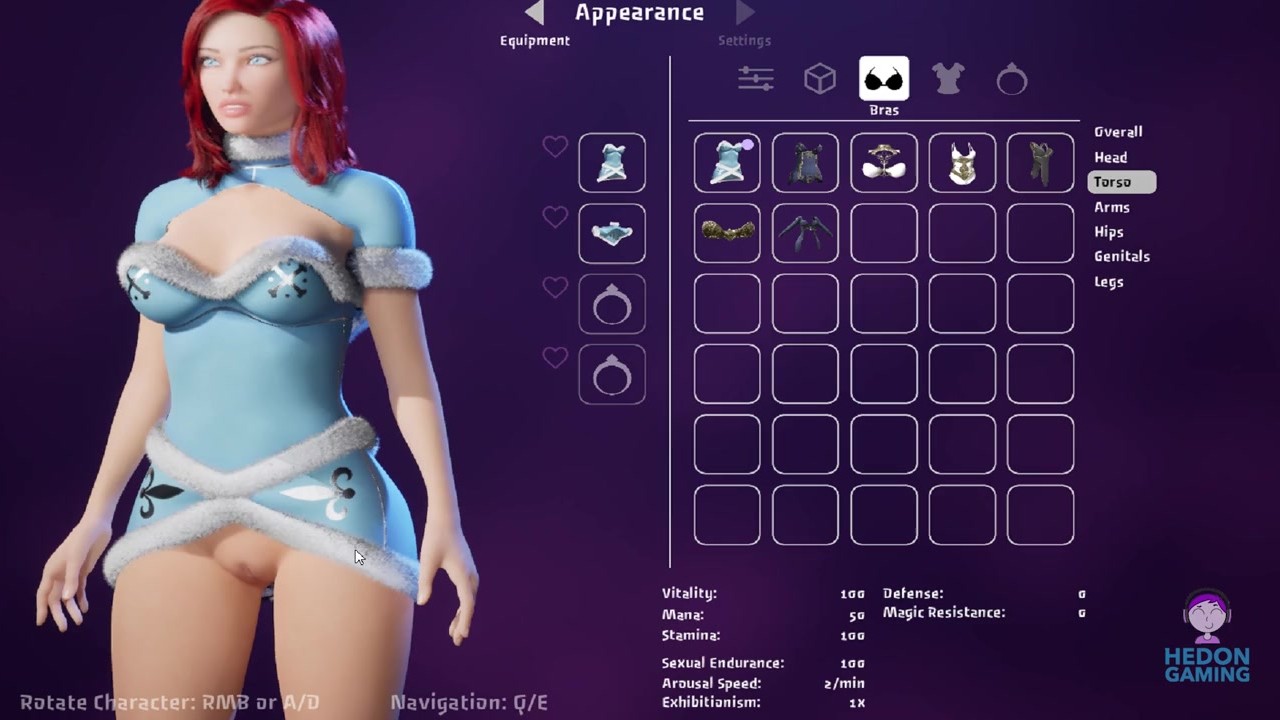This screenshot has width=1280, height=720.
Task: Choose the Torso body filter
Action: tap(1112, 182)
